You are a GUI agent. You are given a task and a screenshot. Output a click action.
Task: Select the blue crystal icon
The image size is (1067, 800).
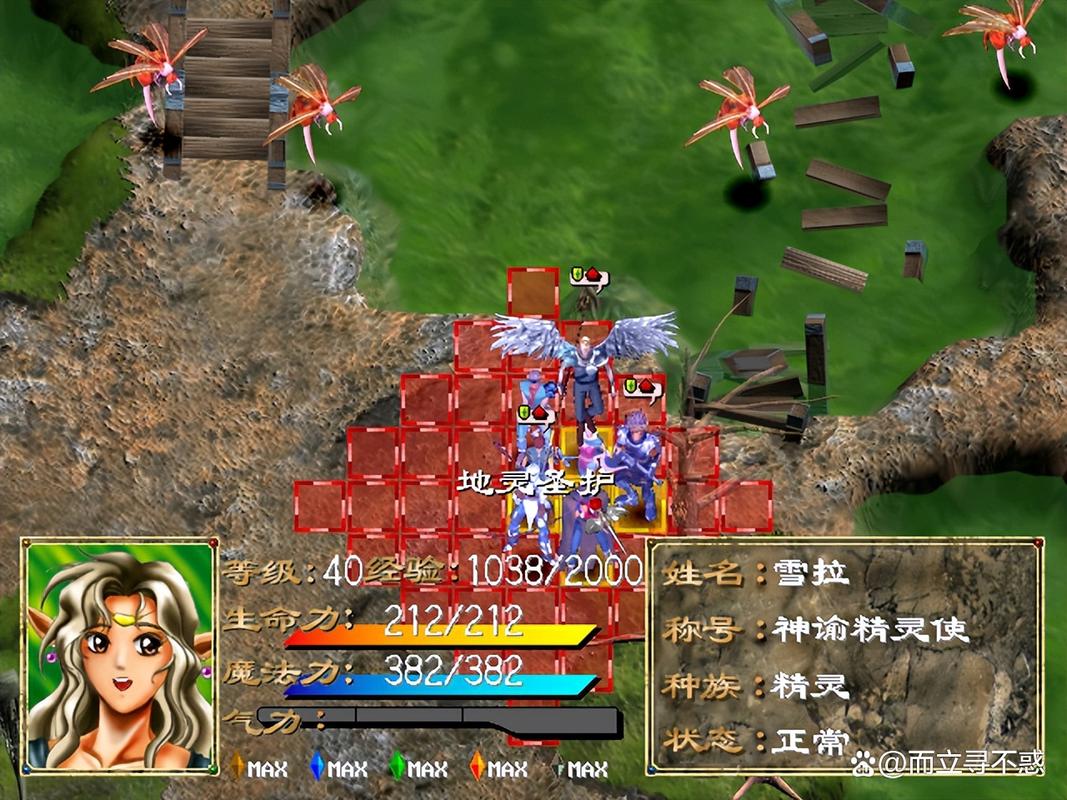click(x=317, y=767)
